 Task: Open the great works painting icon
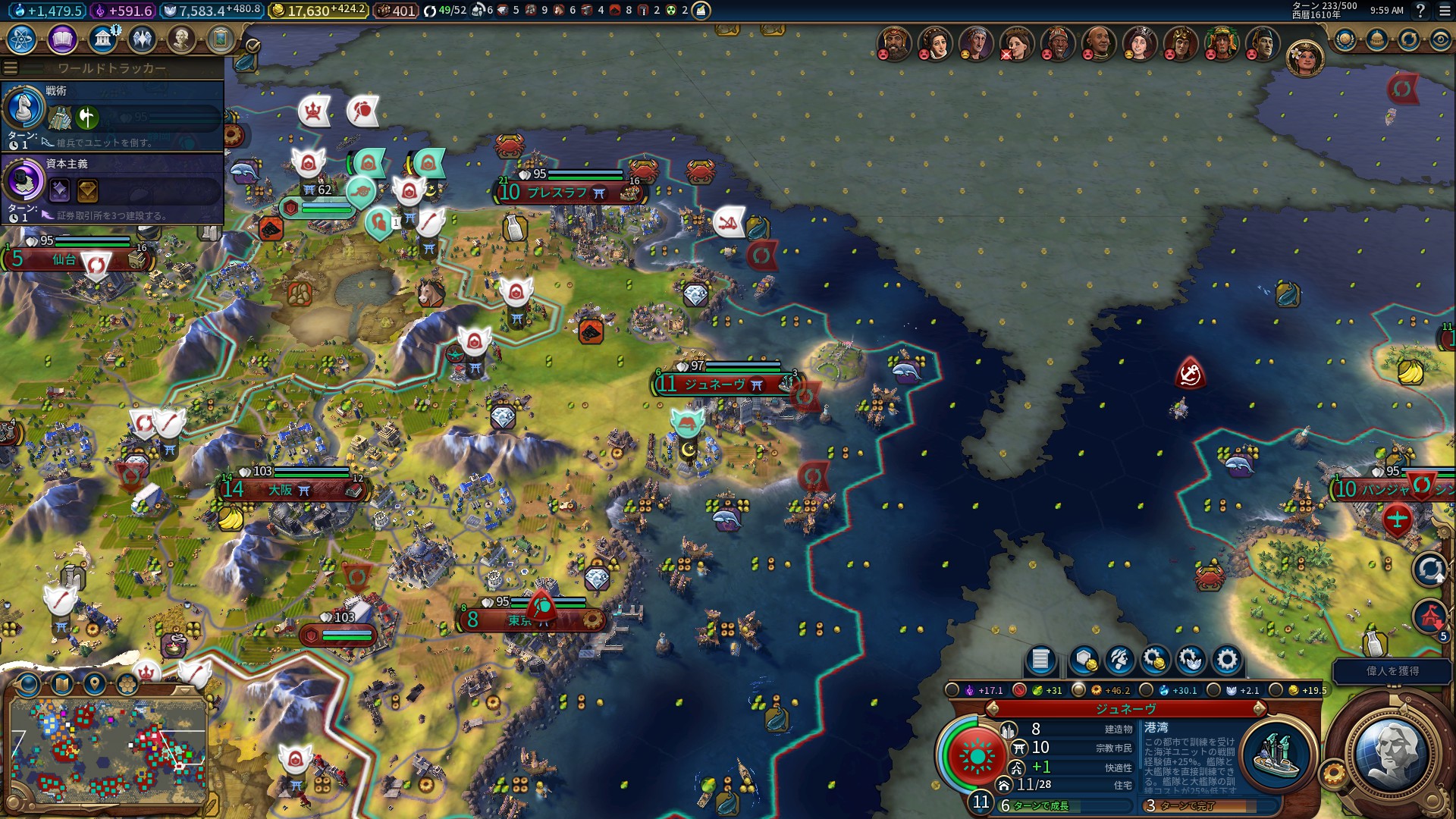[x=221, y=39]
